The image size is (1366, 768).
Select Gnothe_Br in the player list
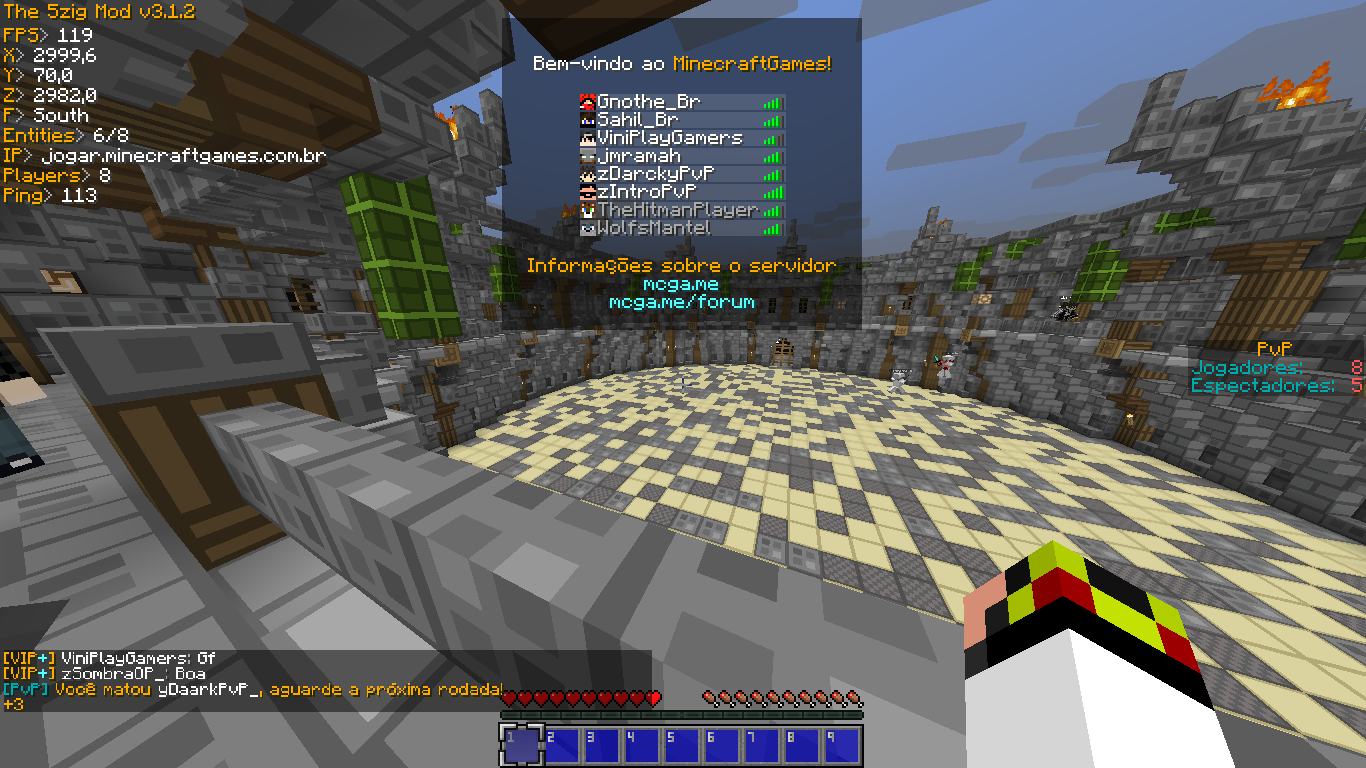point(649,102)
